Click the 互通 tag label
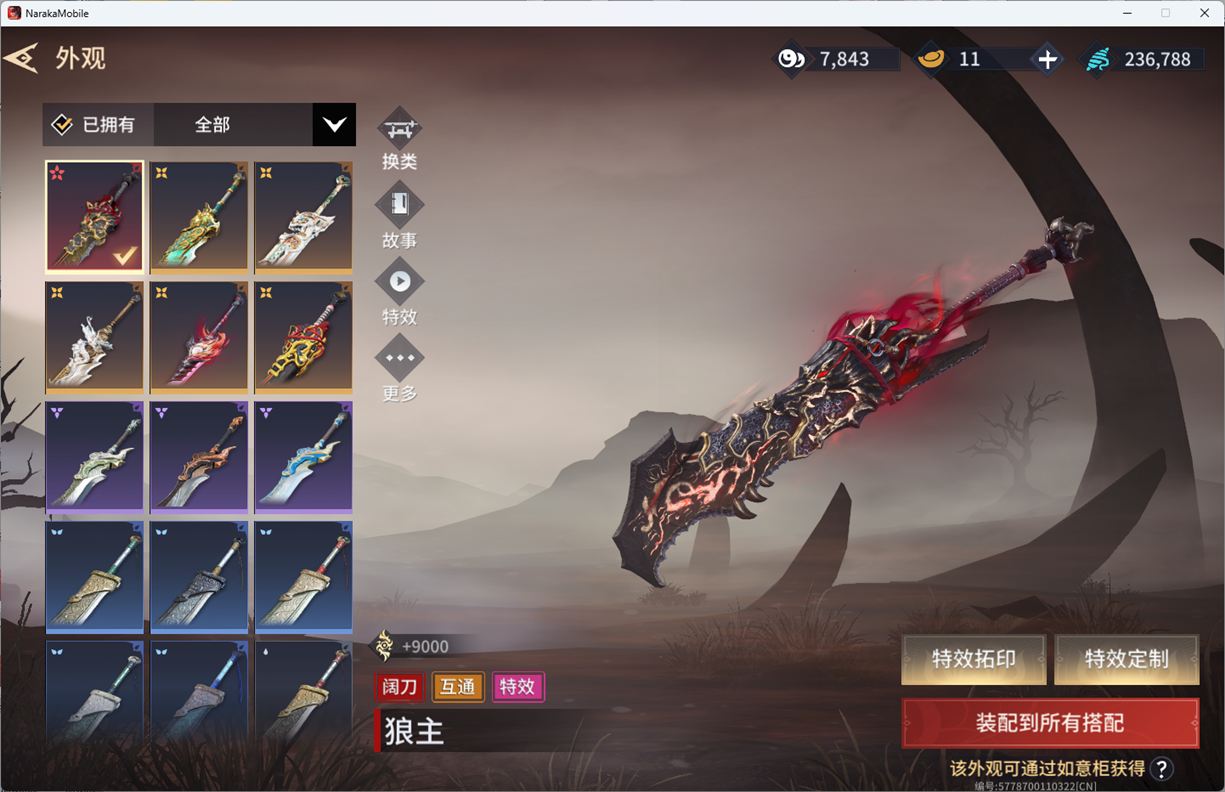Image resolution: width=1225 pixels, height=792 pixels. point(458,686)
